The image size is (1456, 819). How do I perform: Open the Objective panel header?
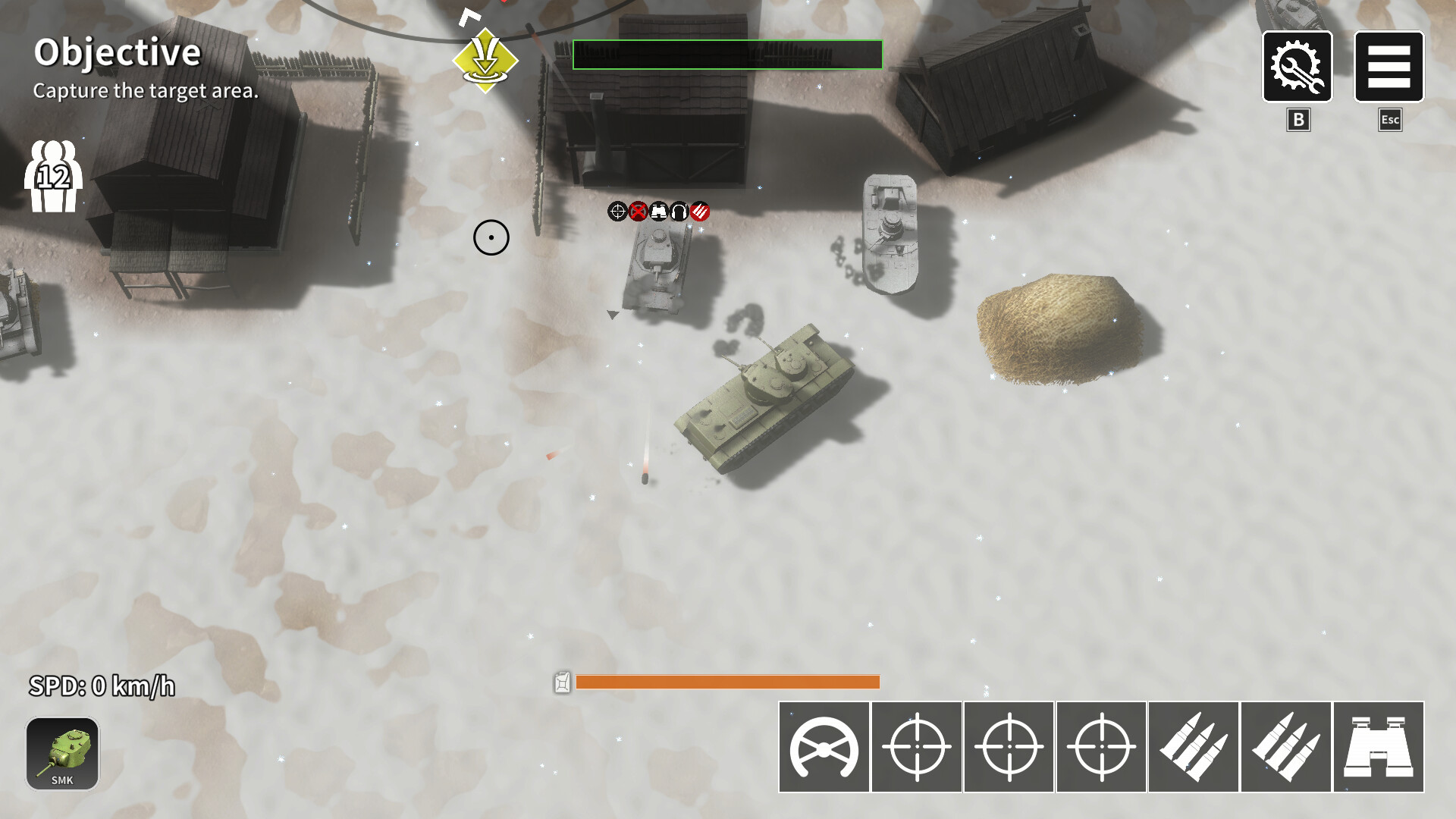pos(118,53)
